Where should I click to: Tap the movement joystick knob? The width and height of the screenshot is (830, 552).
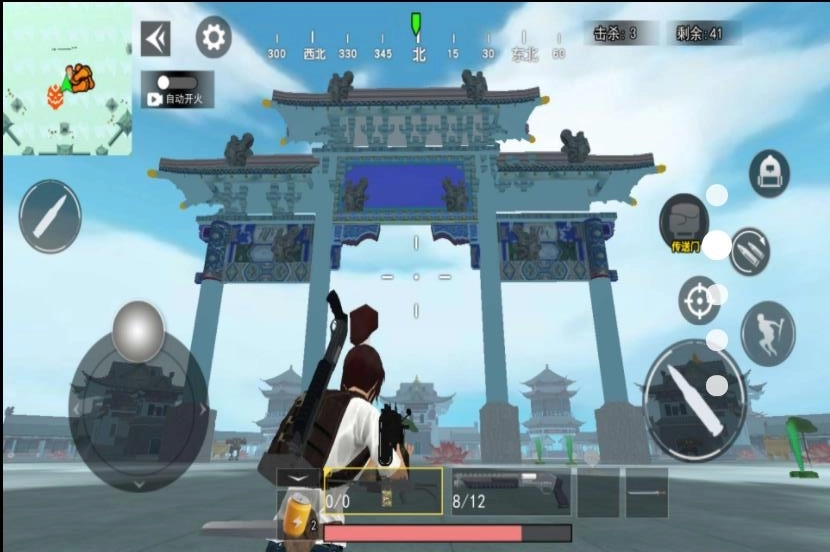click(x=138, y=331)
